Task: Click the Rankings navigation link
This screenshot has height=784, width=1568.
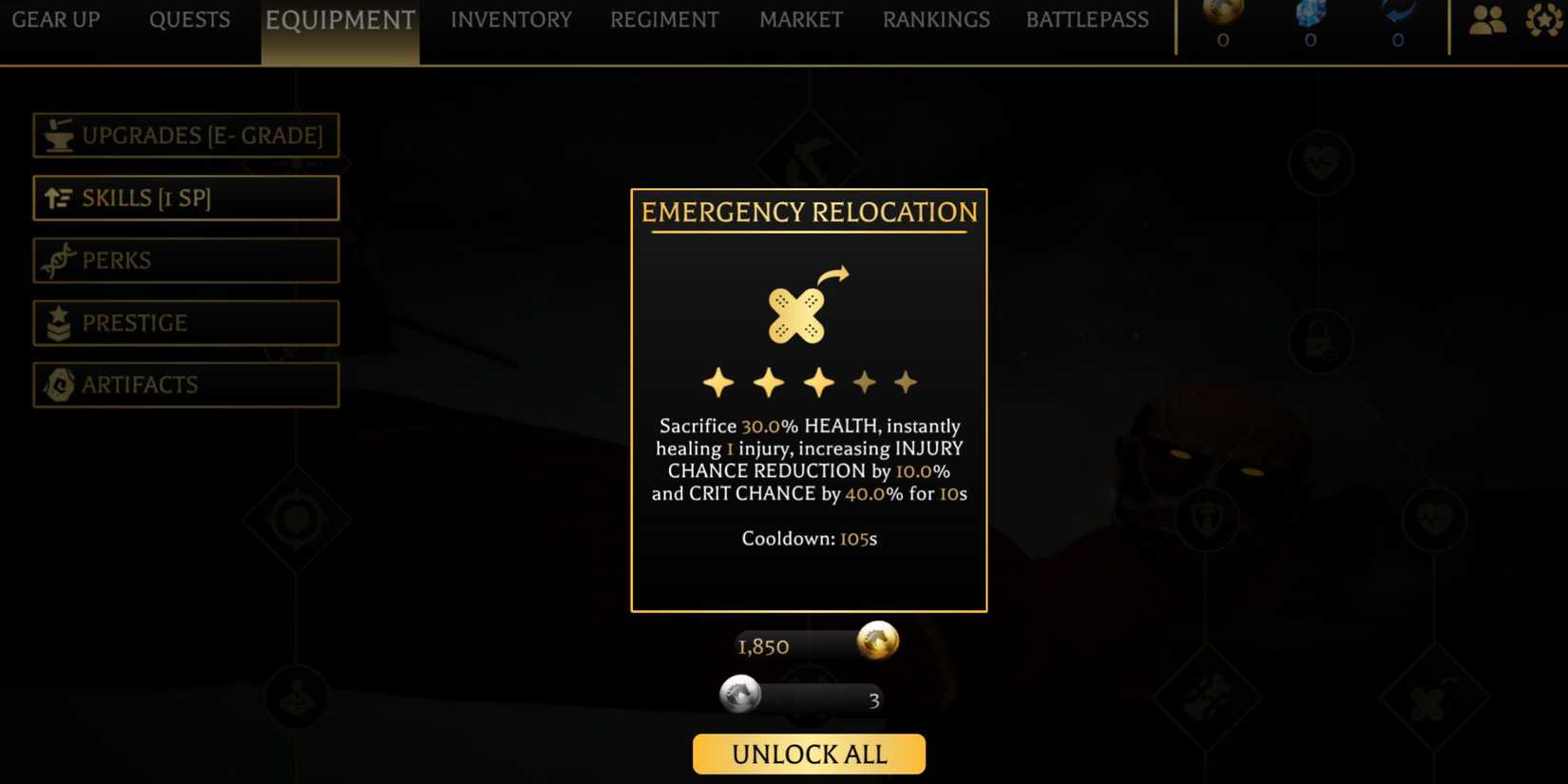Action: click(936, 19)
